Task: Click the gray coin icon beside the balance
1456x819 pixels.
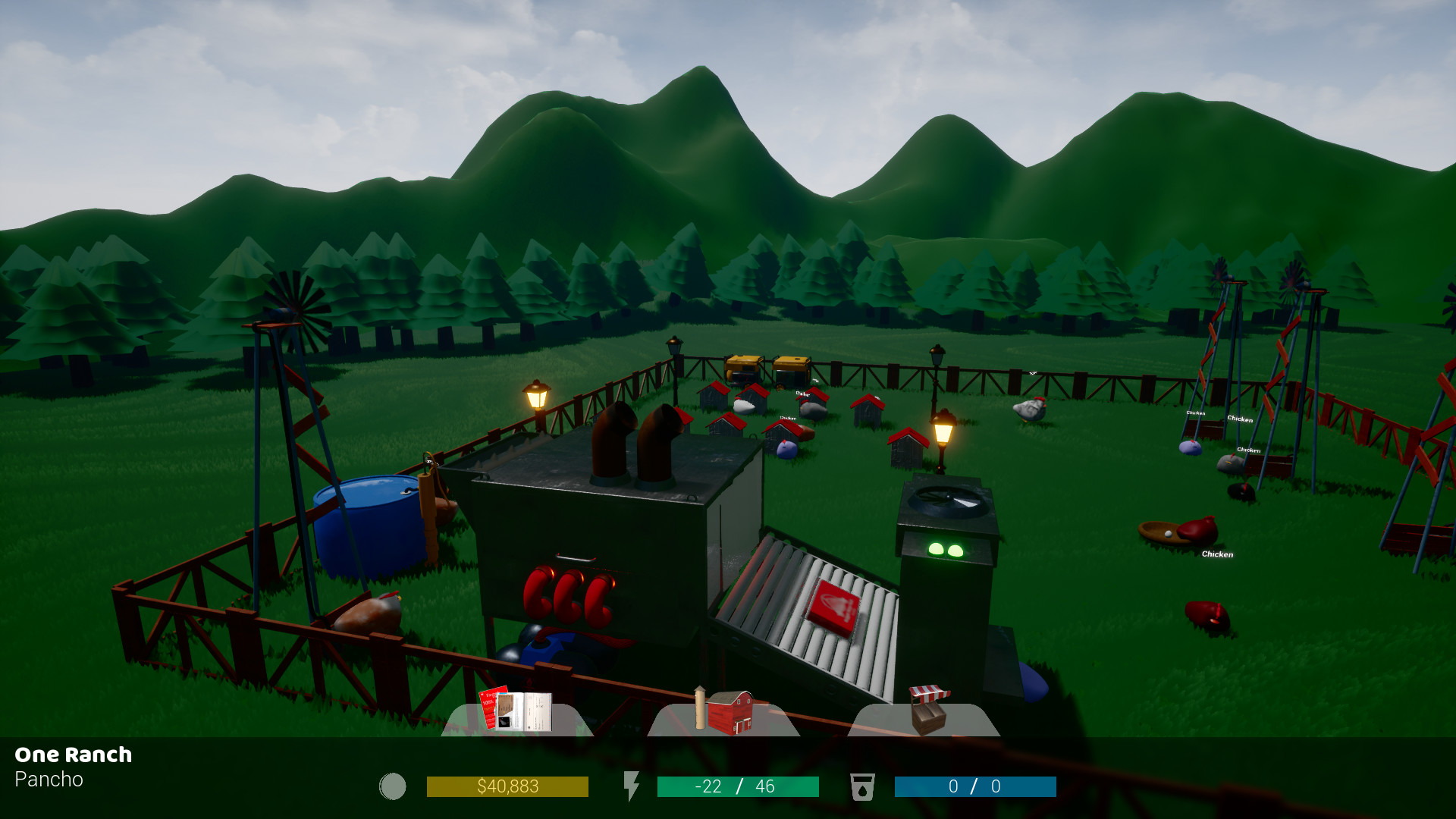Action: (393, 786)
